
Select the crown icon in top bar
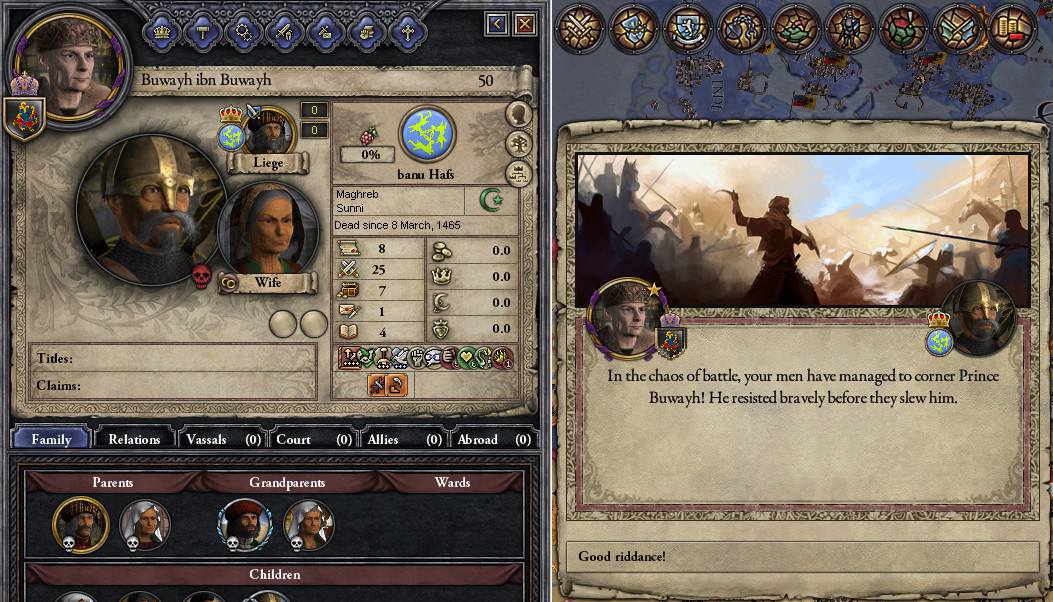point(162,31)
